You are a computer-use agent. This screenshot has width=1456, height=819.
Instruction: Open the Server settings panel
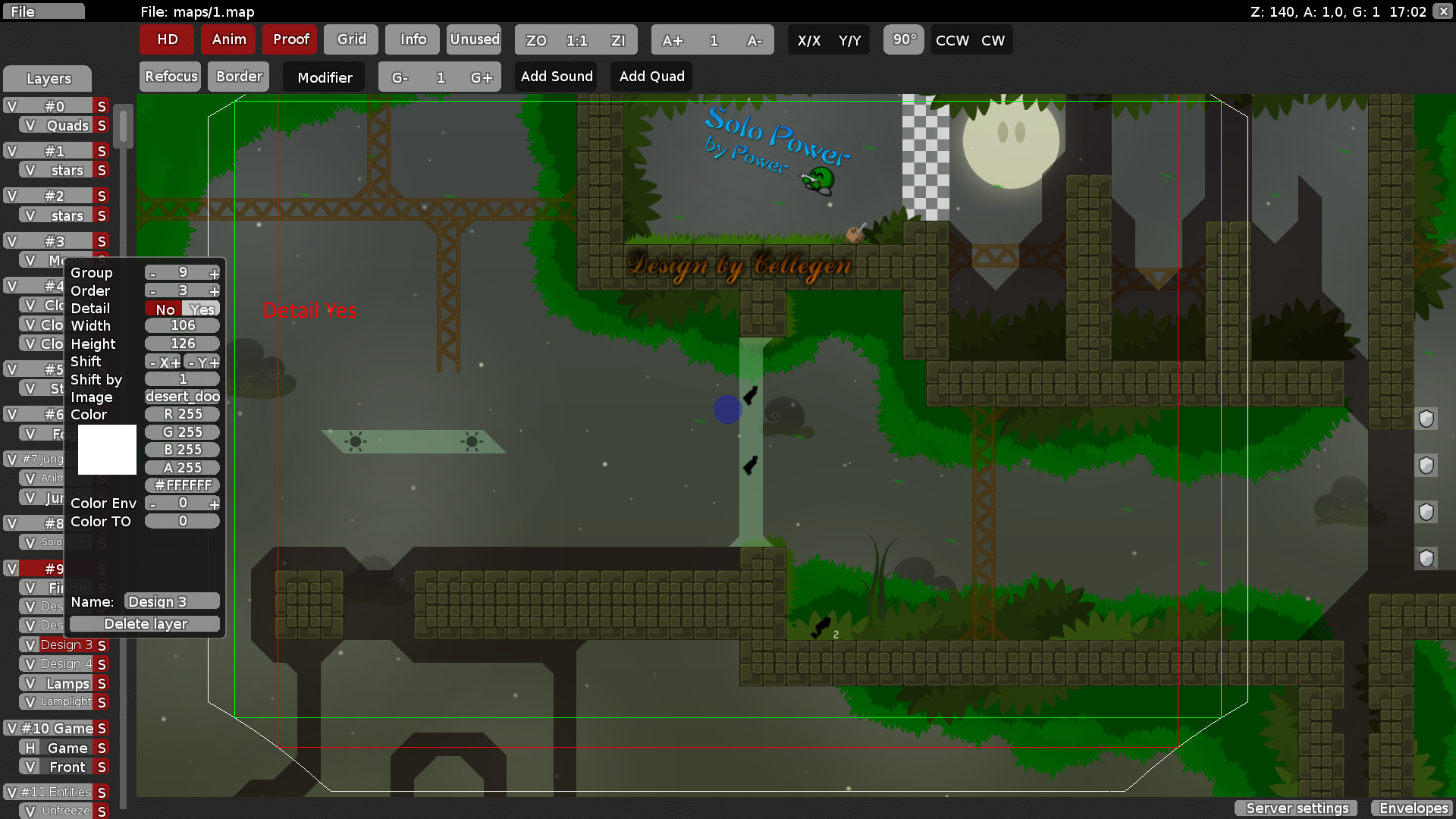point(1295,808)
